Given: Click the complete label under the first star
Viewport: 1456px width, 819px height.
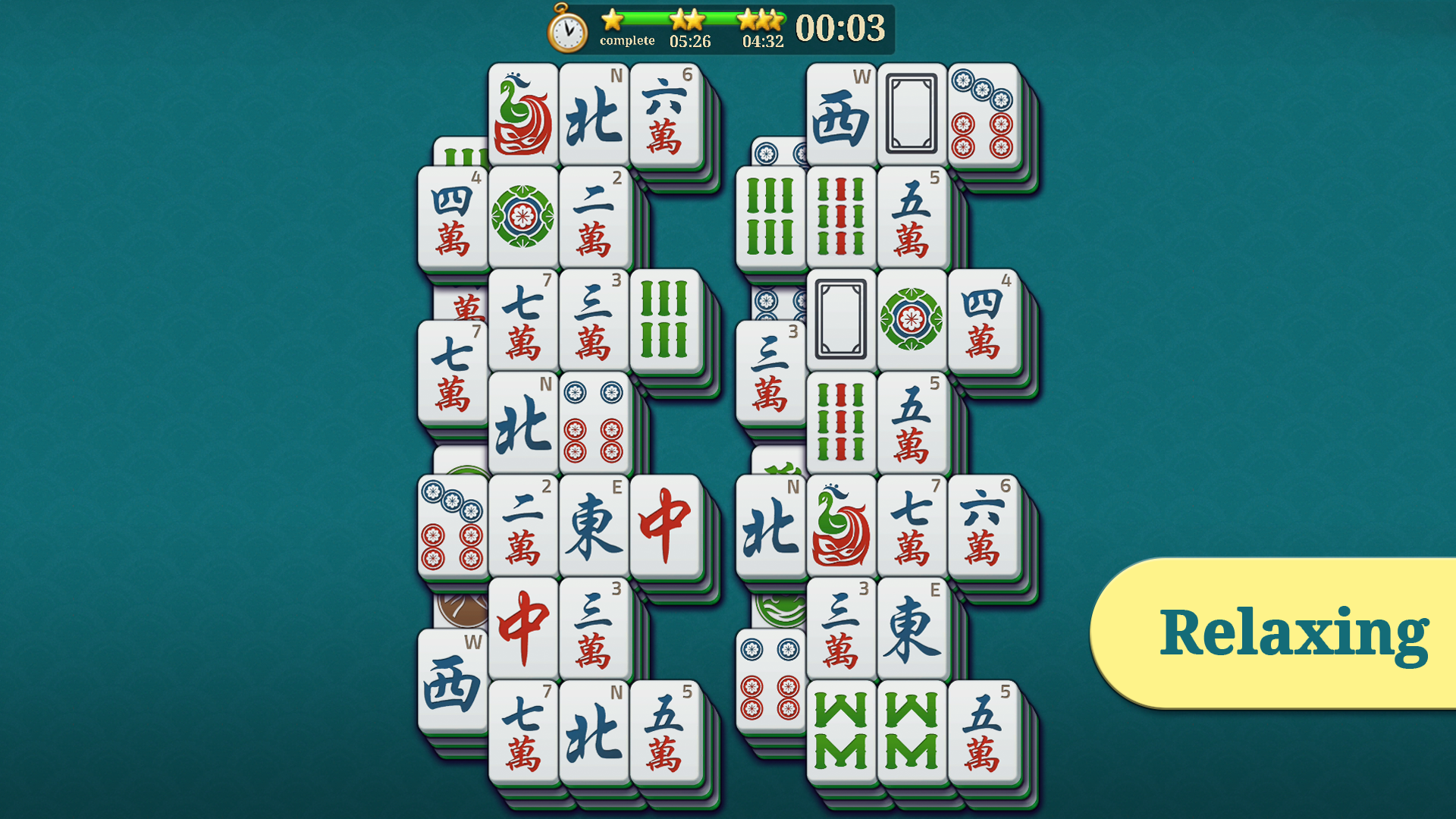Looking at the screenshot, I should (627, 41).
